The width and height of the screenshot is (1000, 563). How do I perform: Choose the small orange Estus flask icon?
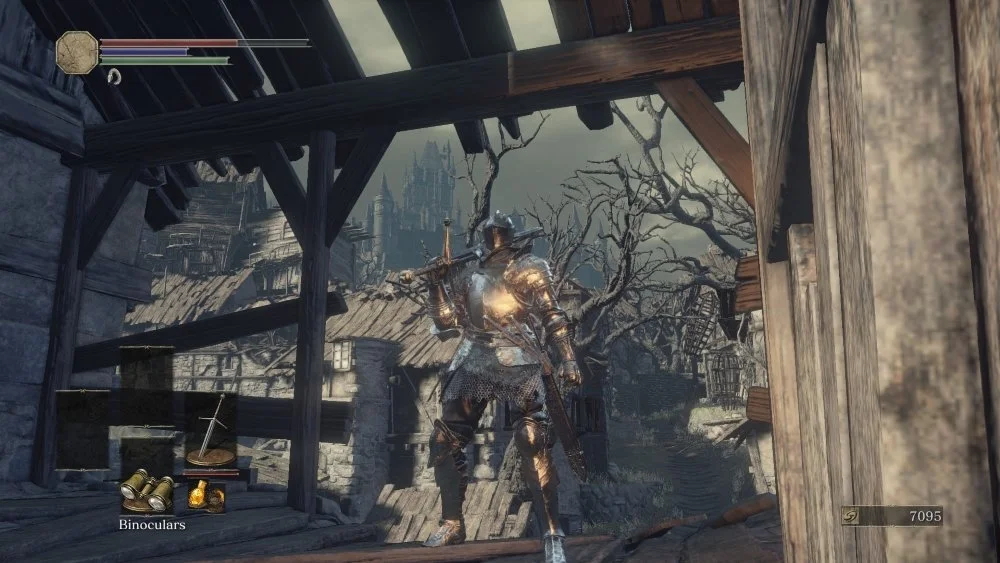[206, 494]
